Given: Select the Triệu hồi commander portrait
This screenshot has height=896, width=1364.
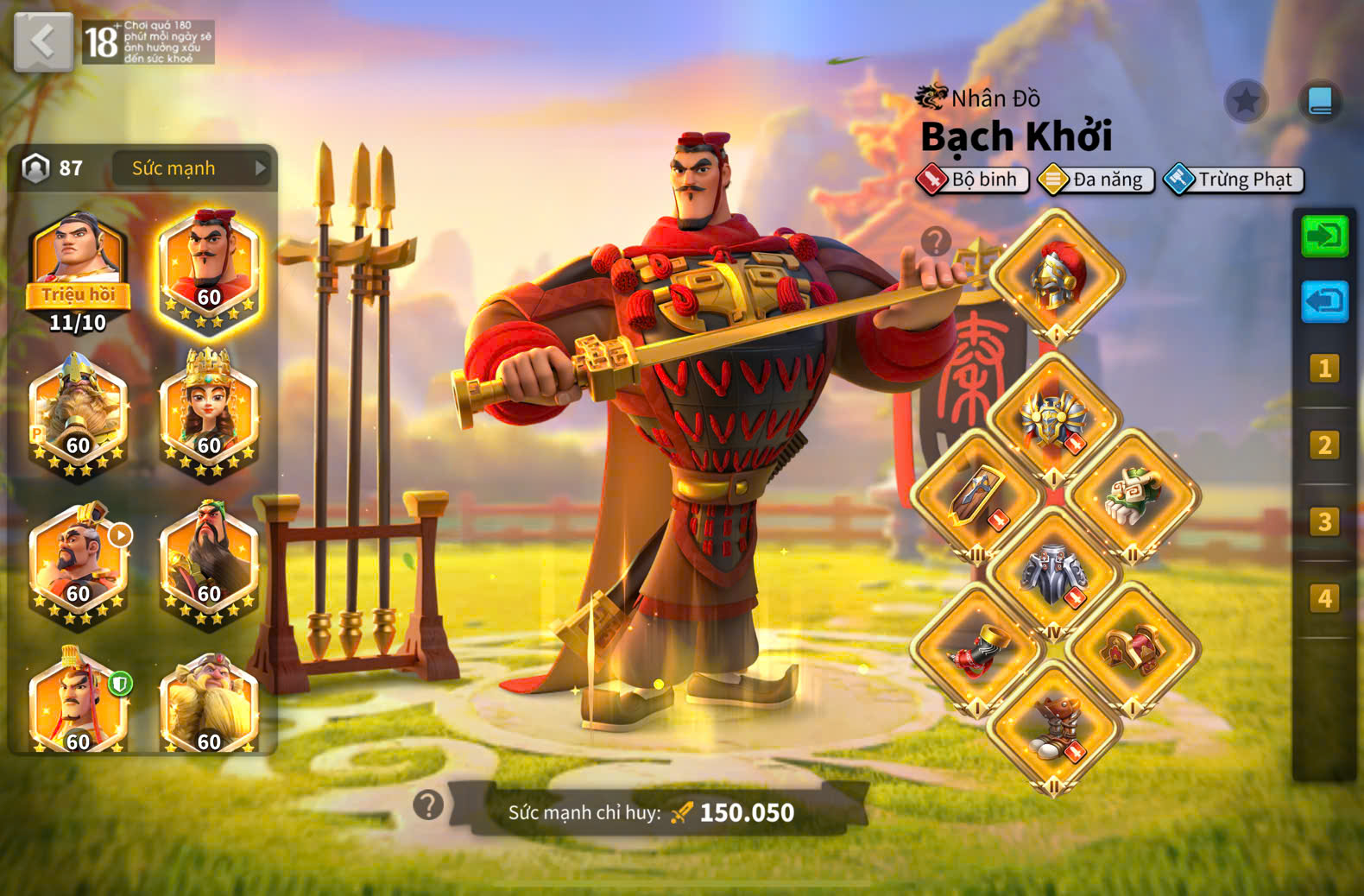Looking at the screenshot, I should tap(78, 268).
